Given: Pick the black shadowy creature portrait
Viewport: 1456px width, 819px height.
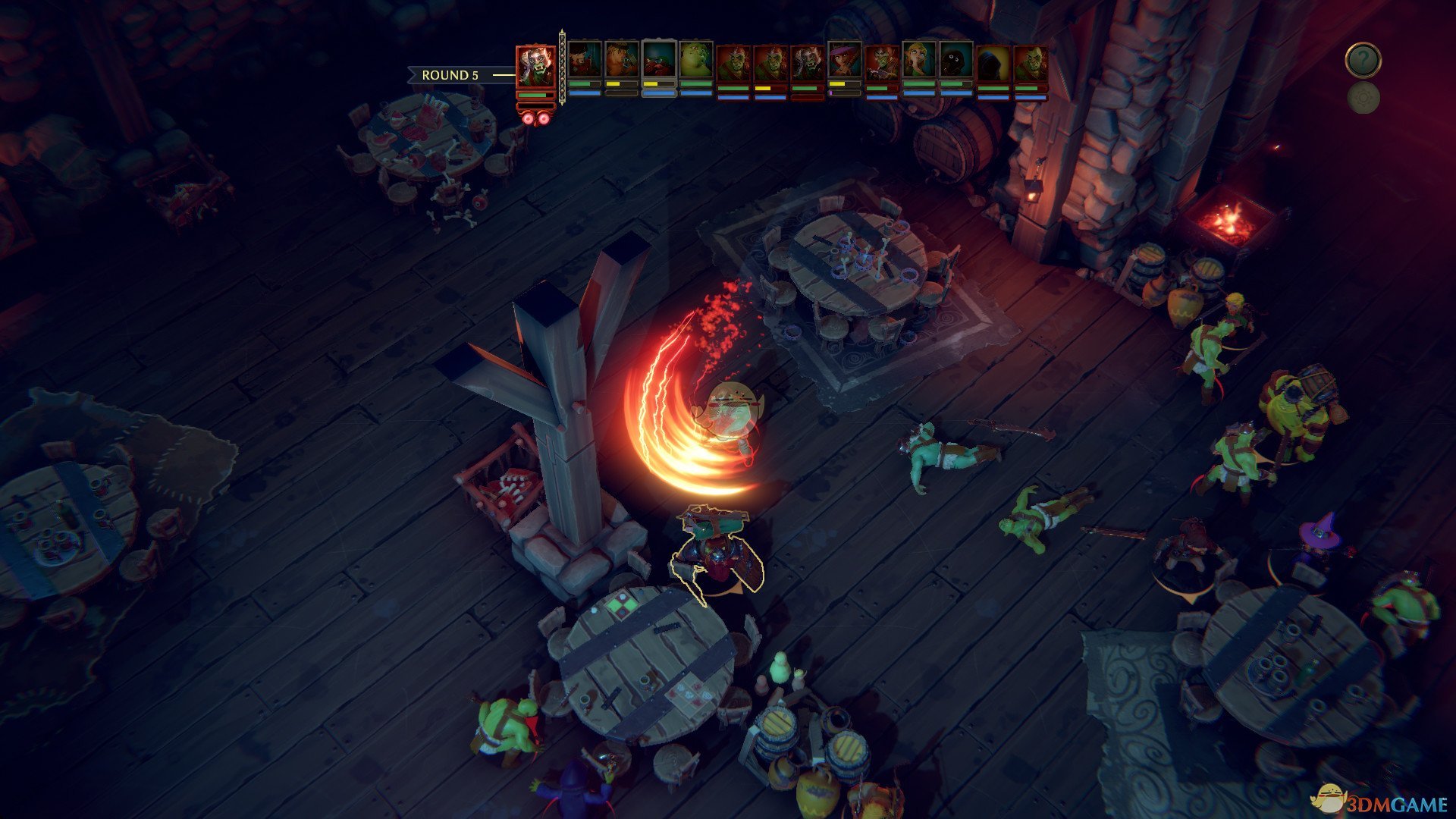Looking at the screenshot, I should click(955, 61).
